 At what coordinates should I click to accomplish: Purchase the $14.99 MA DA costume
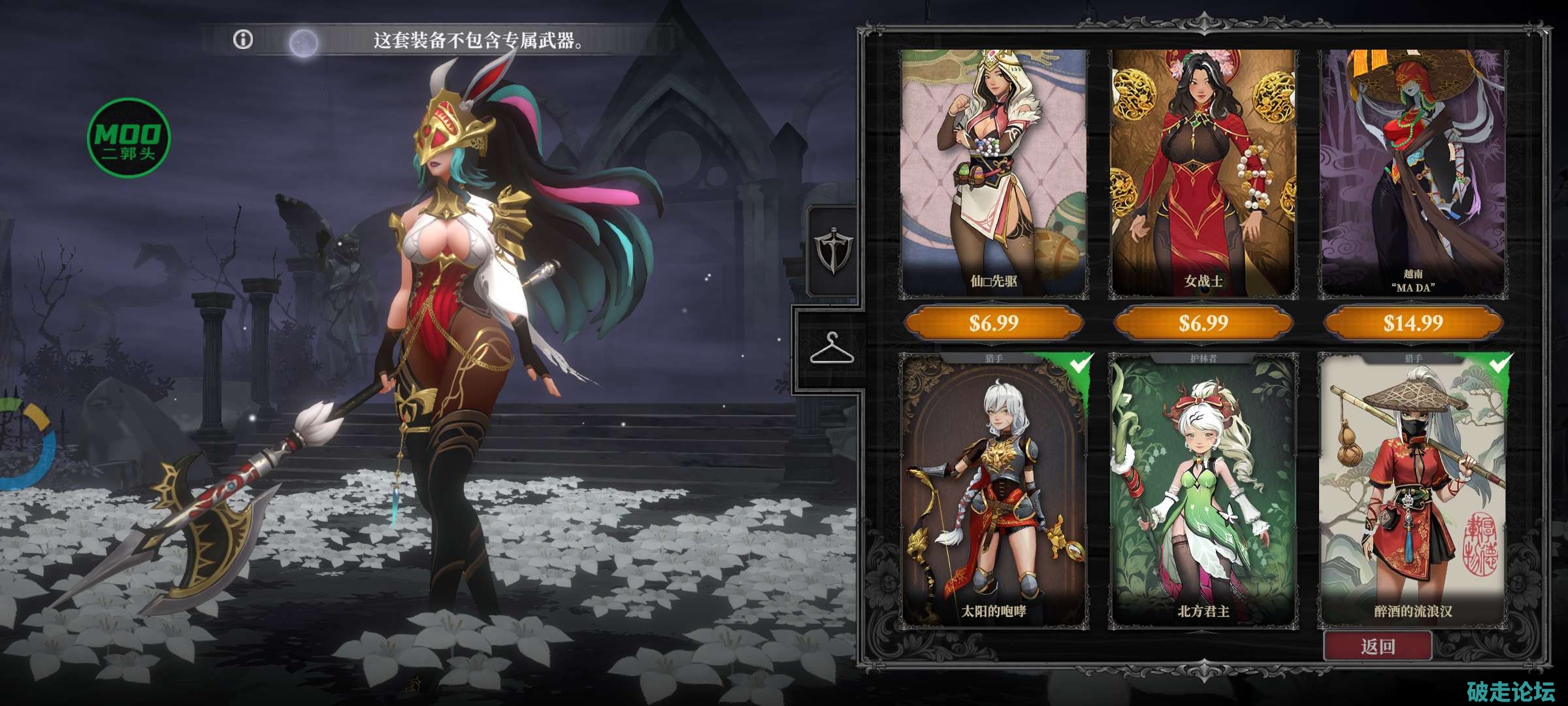point(1413,323)
